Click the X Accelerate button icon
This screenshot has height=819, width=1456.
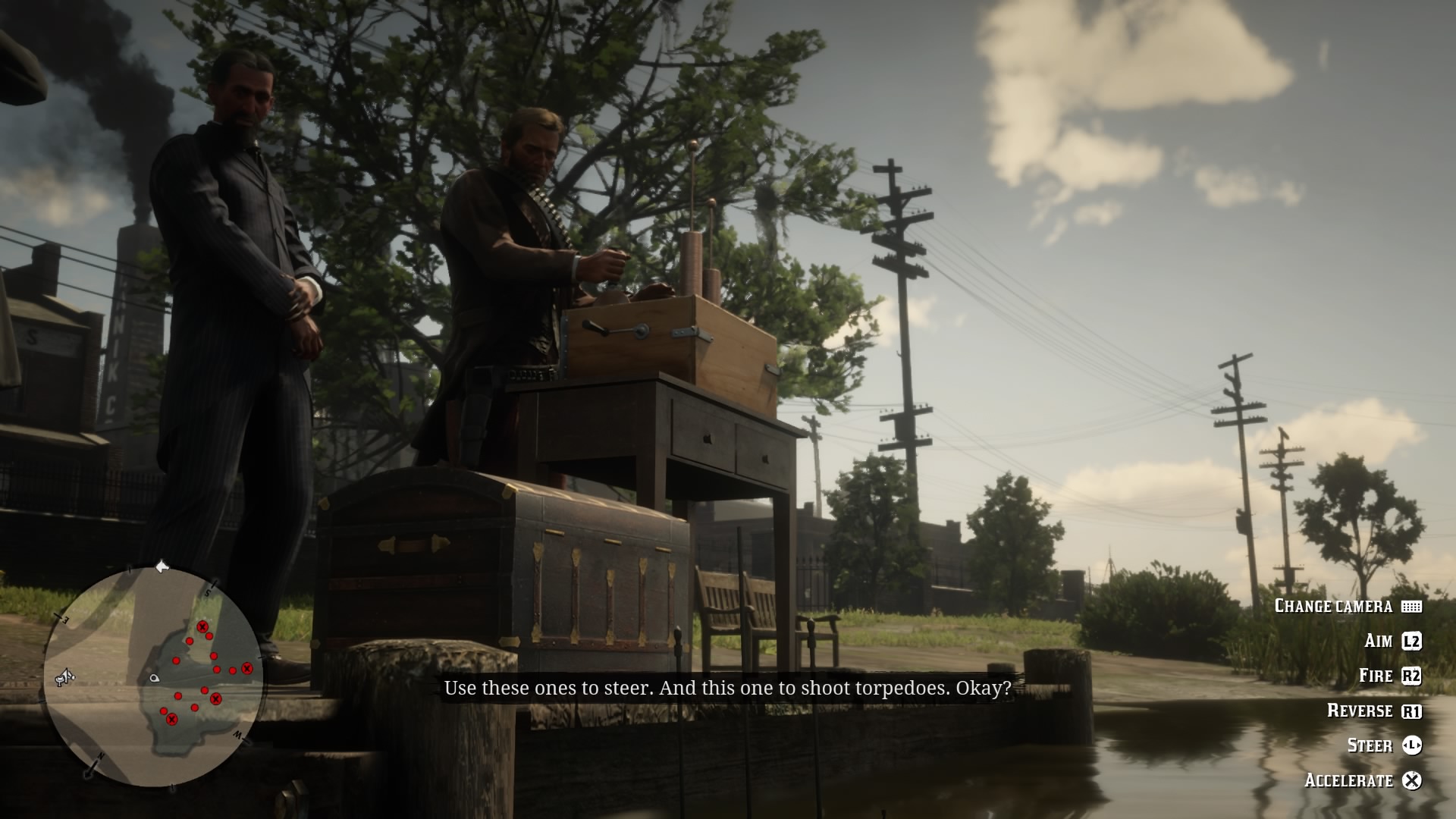tap(1412, 780)
